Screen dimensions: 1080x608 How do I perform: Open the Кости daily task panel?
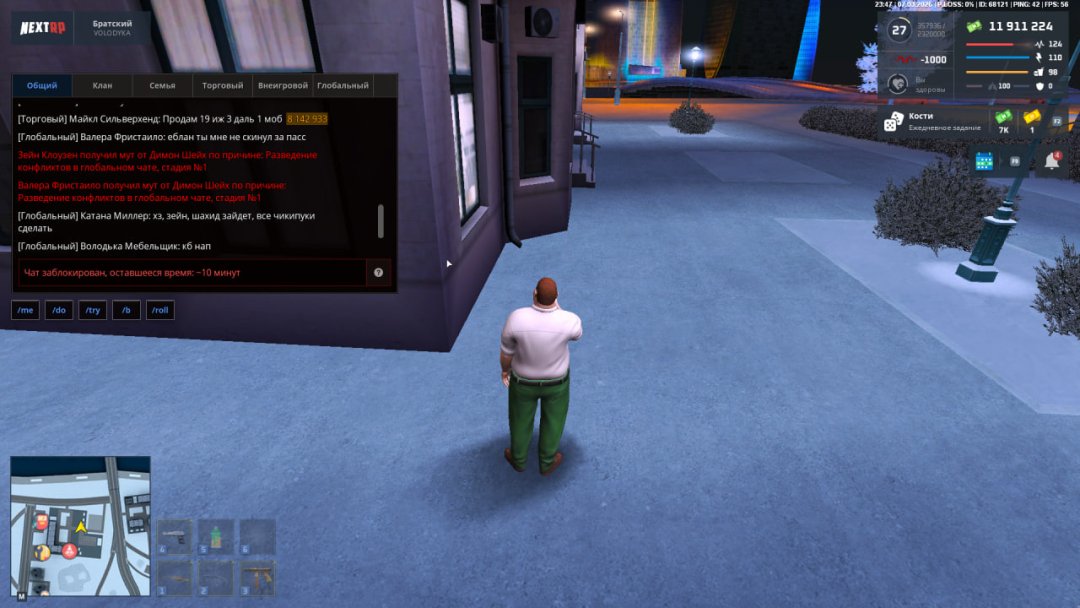click(x=930, y=121)
